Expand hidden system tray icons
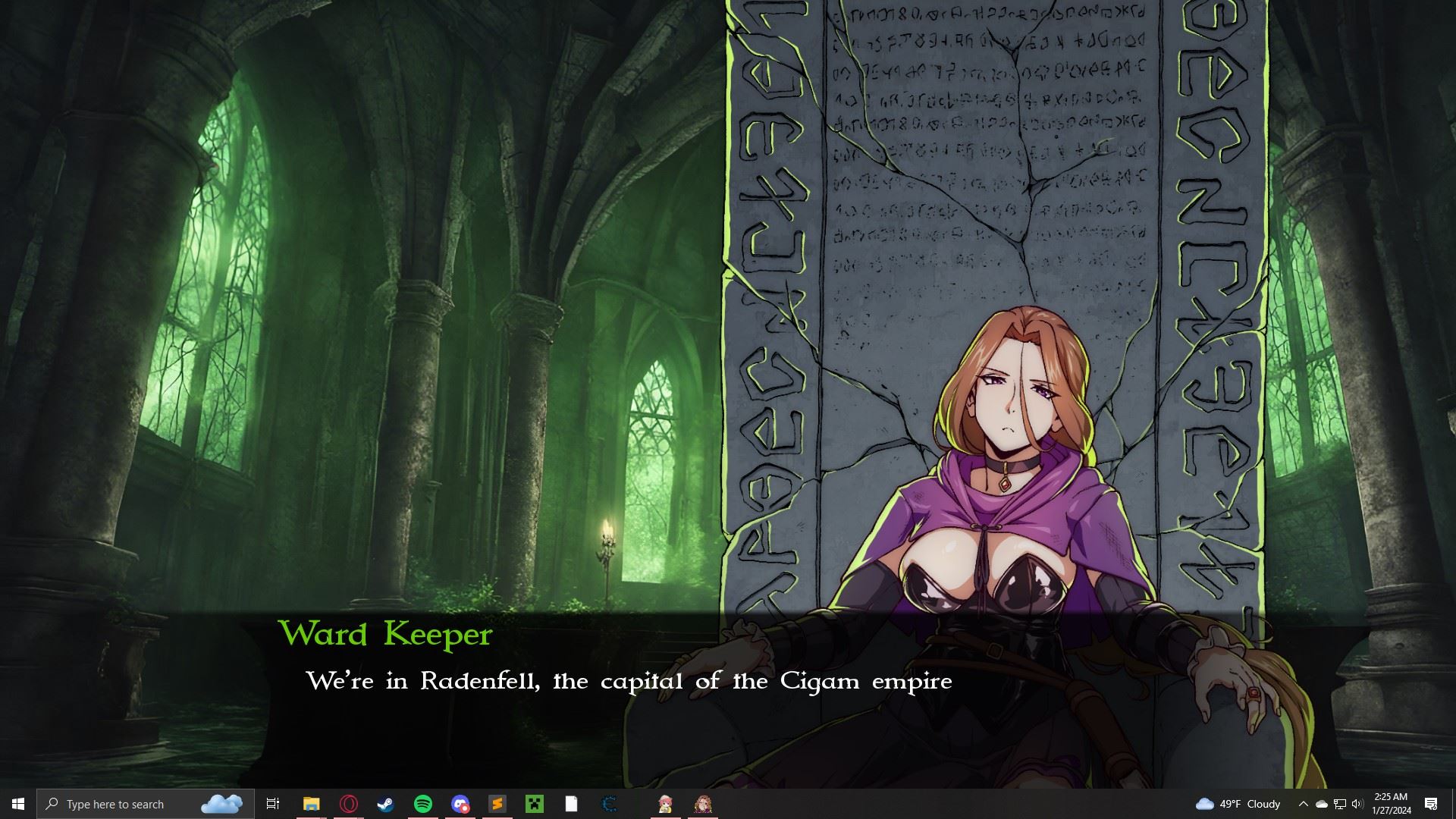 pyautogui.click(x=1302, y=804)
